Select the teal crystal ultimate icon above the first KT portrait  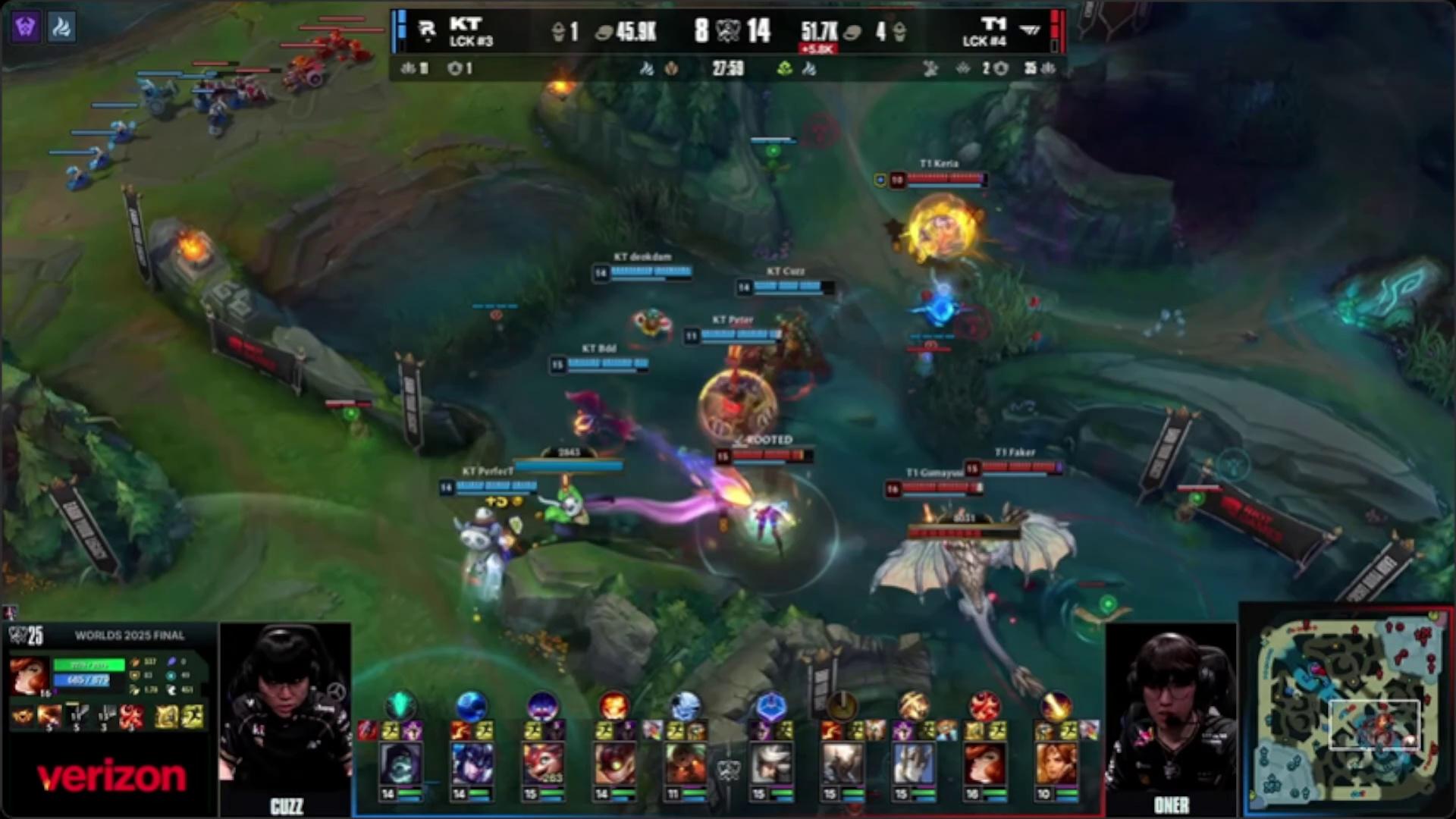coord(400,704)
